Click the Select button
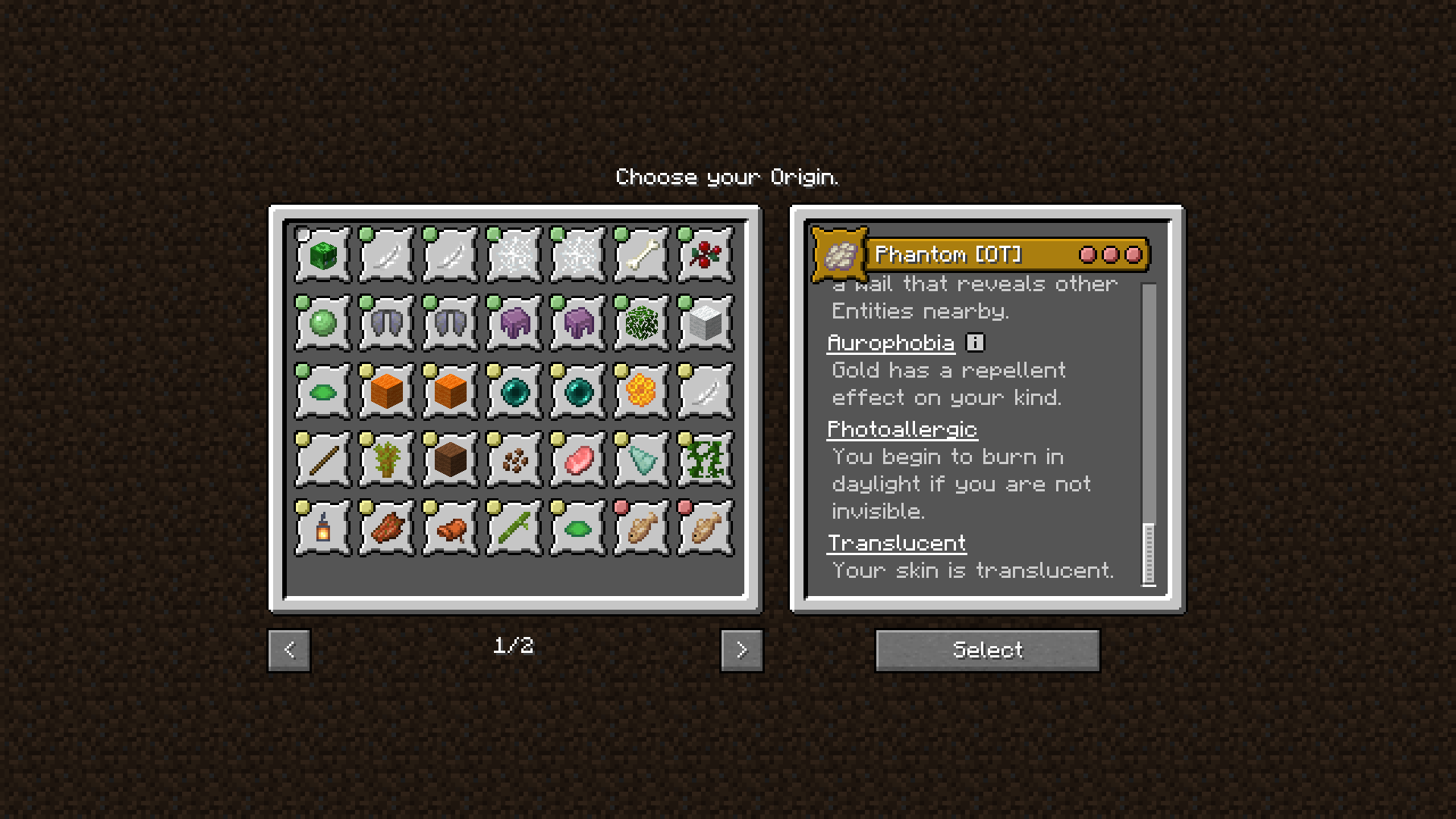Screen dimensions: 1456x819 tap(987, 650)
